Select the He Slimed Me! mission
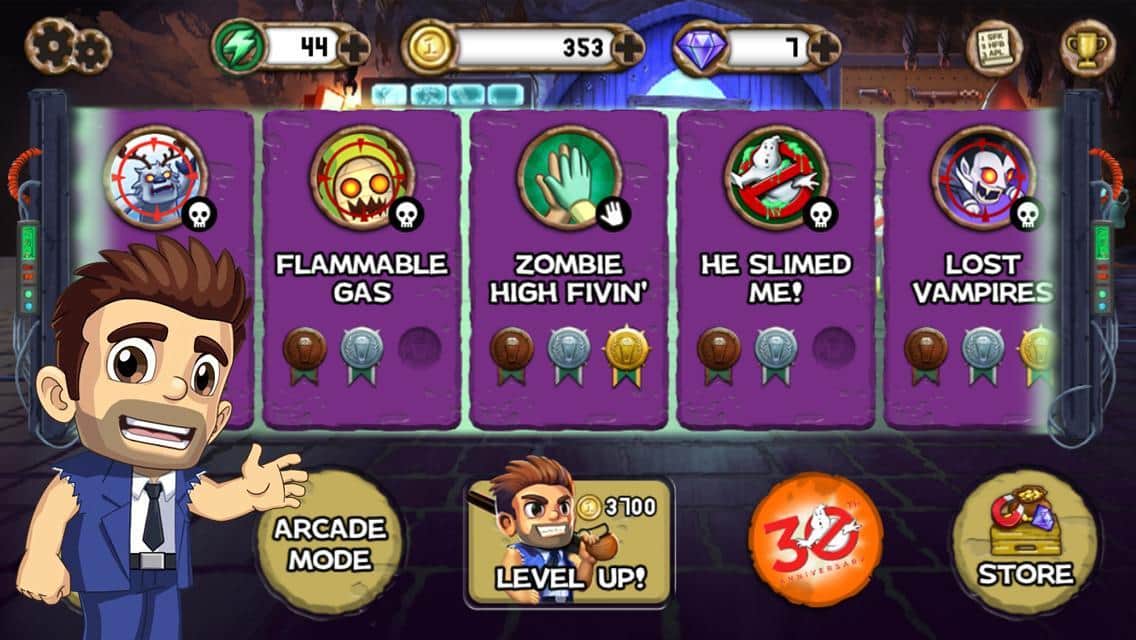This screenshot has width=1136, height=640. coord(776,270)
